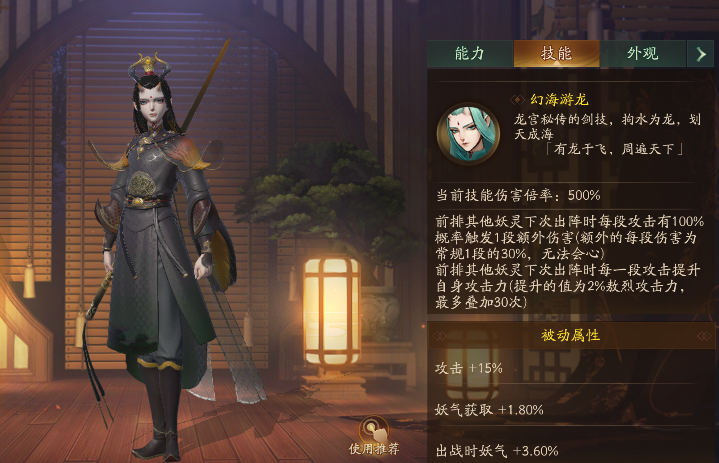Show more tabs with the right arrow
Screen dimensions: 719x463
[x=701, y=54]
